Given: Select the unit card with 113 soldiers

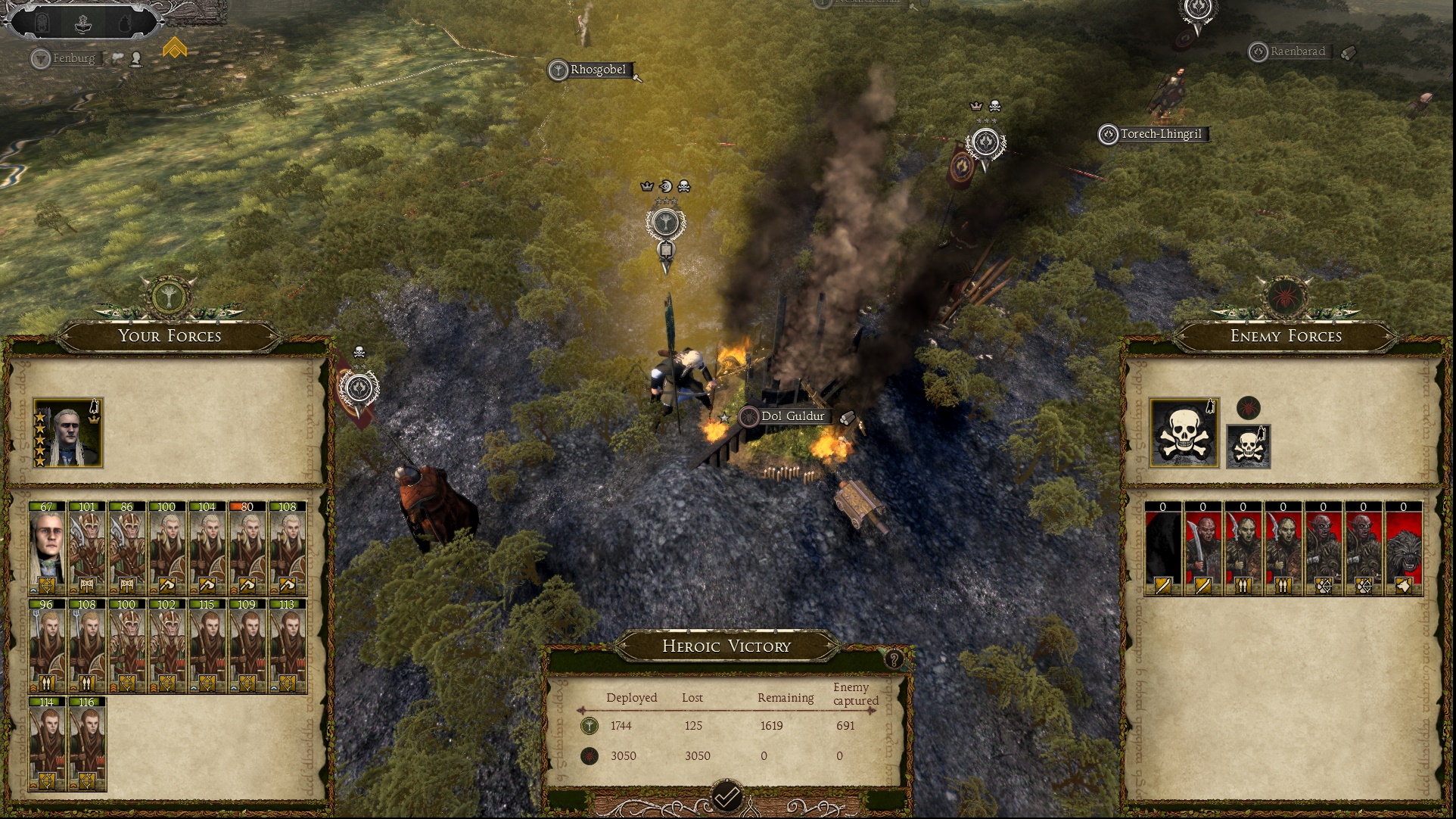Looking at the screenshot, I should coord(288,647).
